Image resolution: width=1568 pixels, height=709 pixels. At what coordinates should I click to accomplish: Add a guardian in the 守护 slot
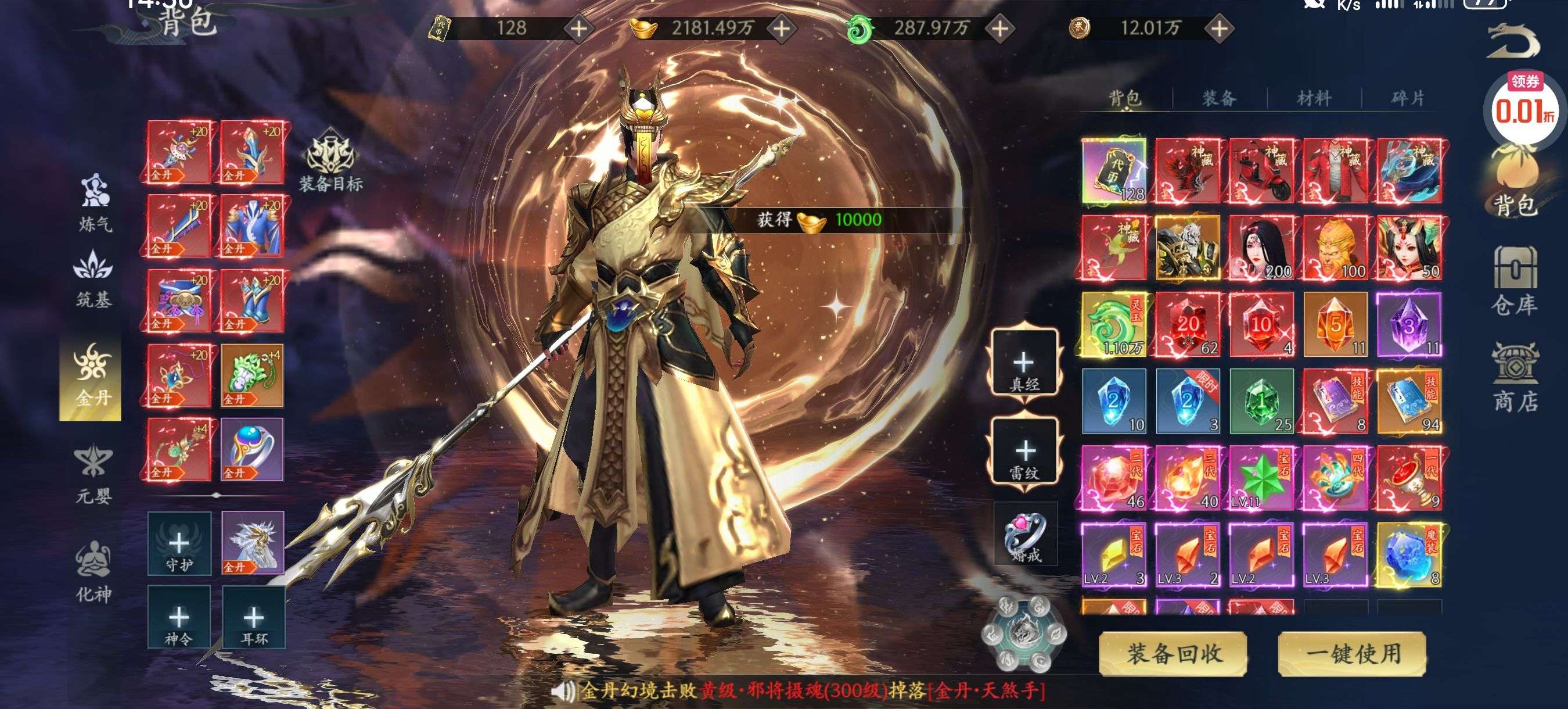pyautogui.click(x=179, y=543)
